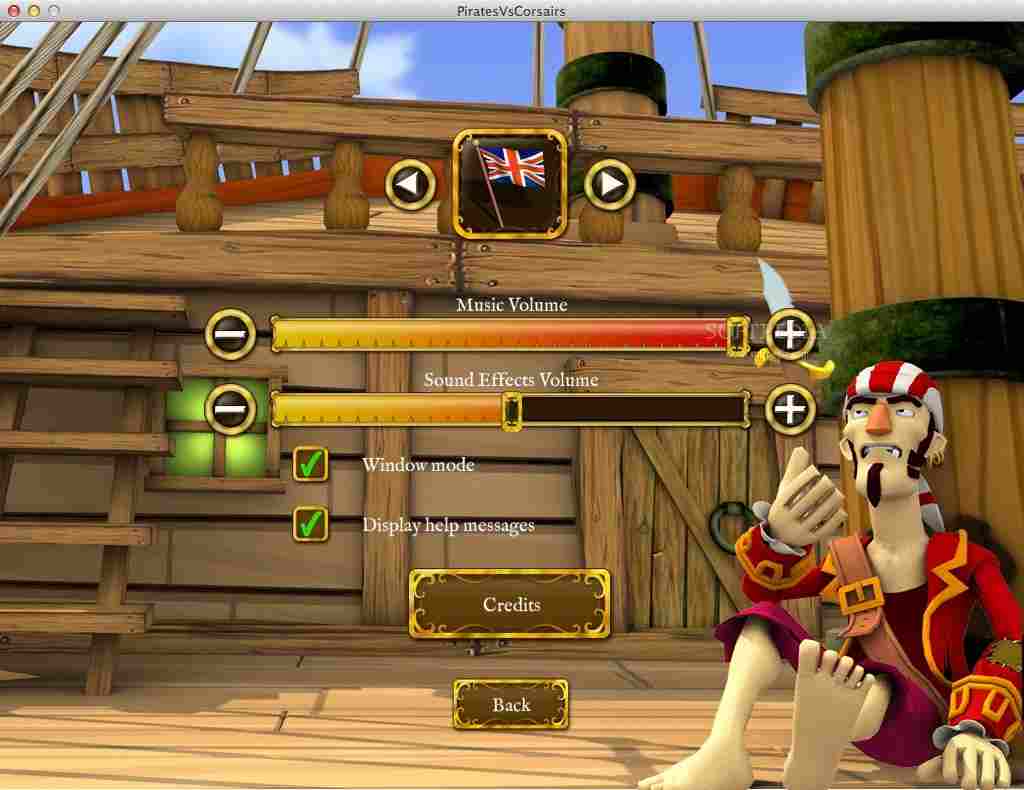Click the Sound Effects Volume slider bar
The height and width of the screenshot is (790, 1024).
click(510, 410)
